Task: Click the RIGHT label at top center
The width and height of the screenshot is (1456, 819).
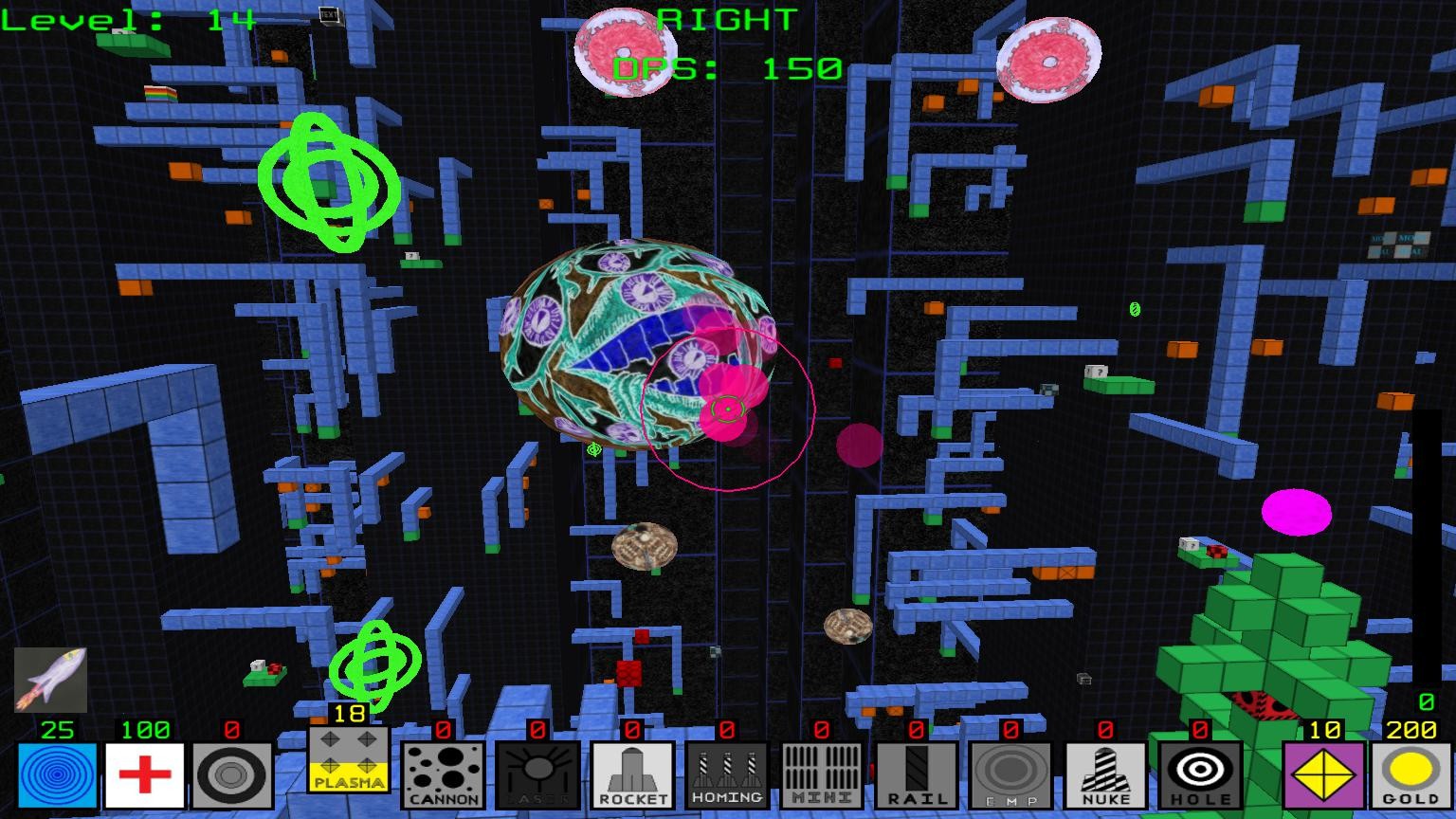Action: (x=725, y=17)
